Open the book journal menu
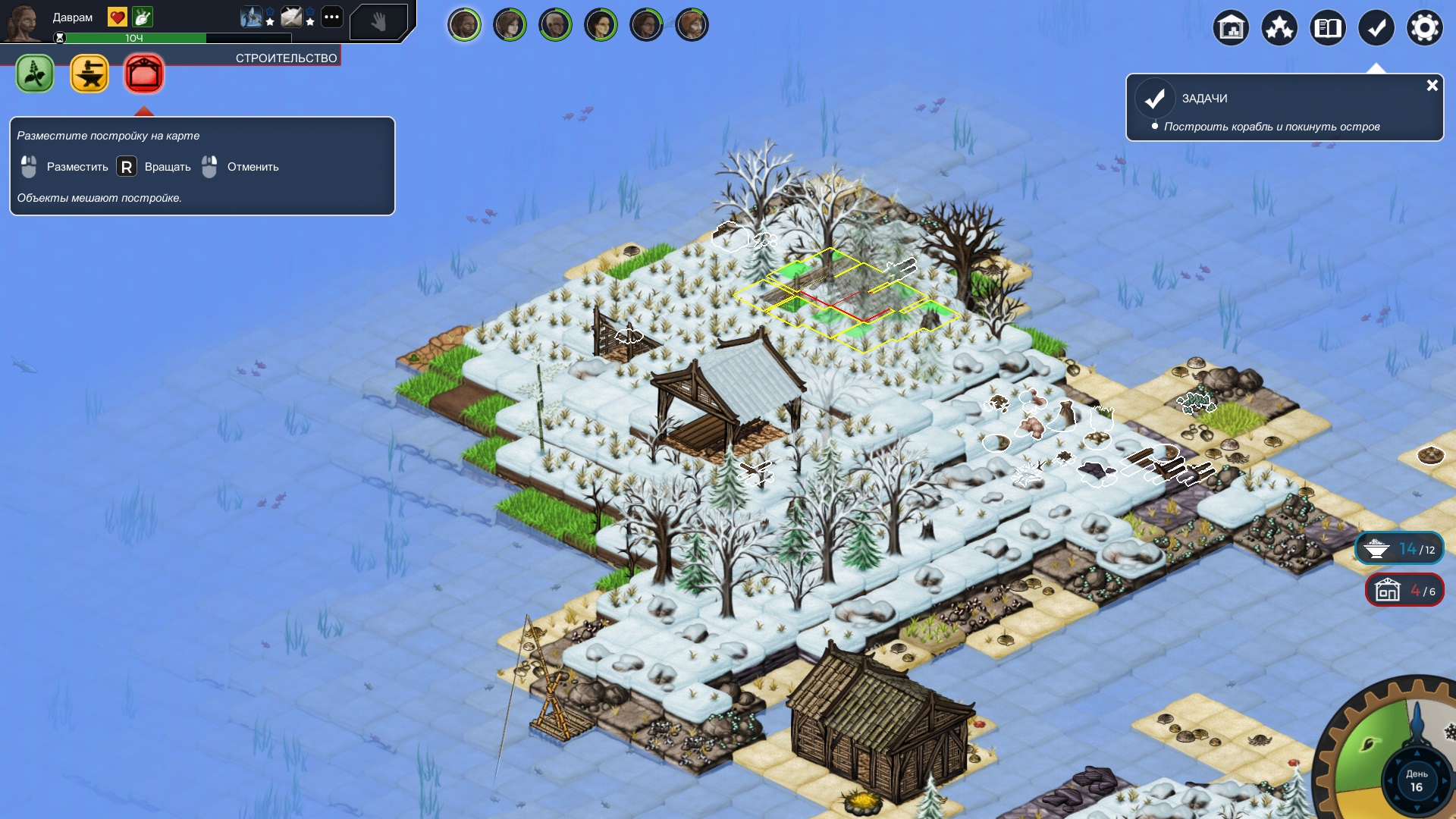 (x=1328, y=29)
